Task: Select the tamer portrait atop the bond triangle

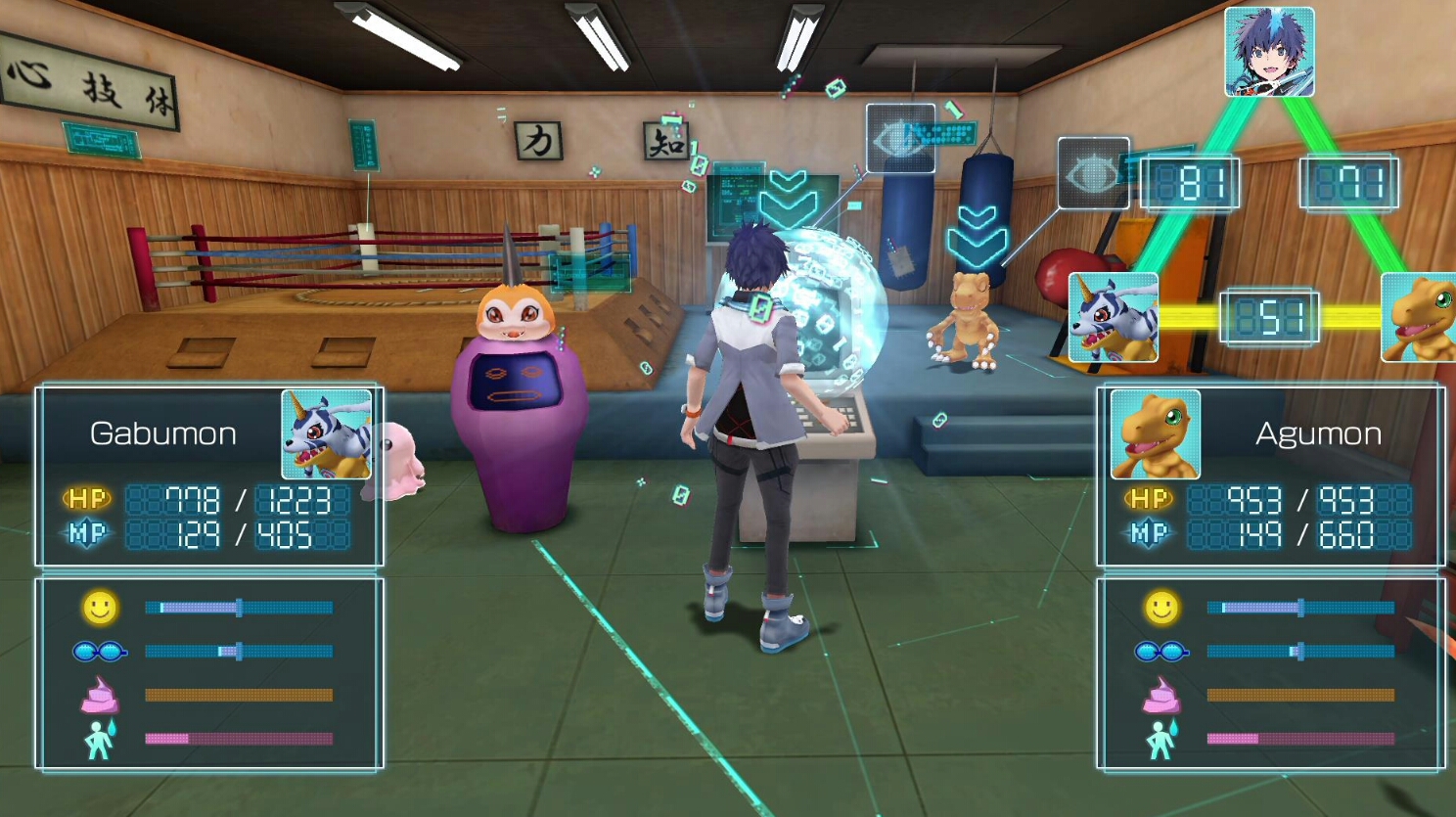Action: point(1269,52)
